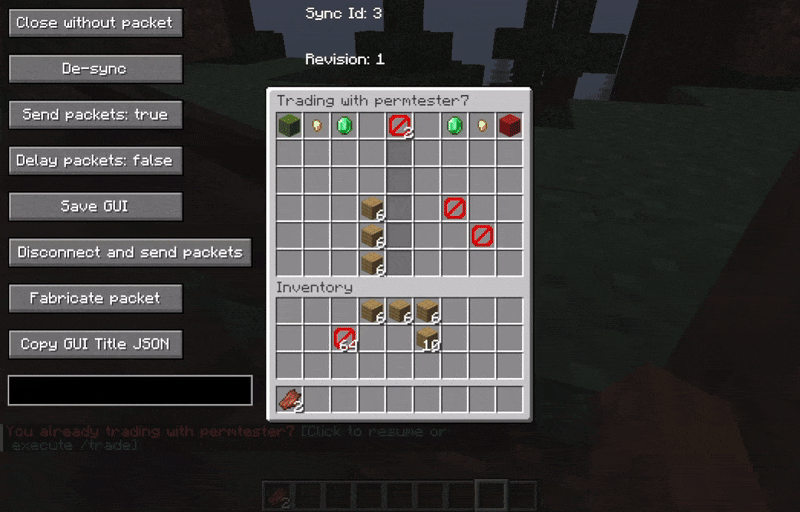Image resolution: width=800 pixels, height=512 pixels.
Task: Select the emerald nearest the red block
Action: (x=455, y=126)
